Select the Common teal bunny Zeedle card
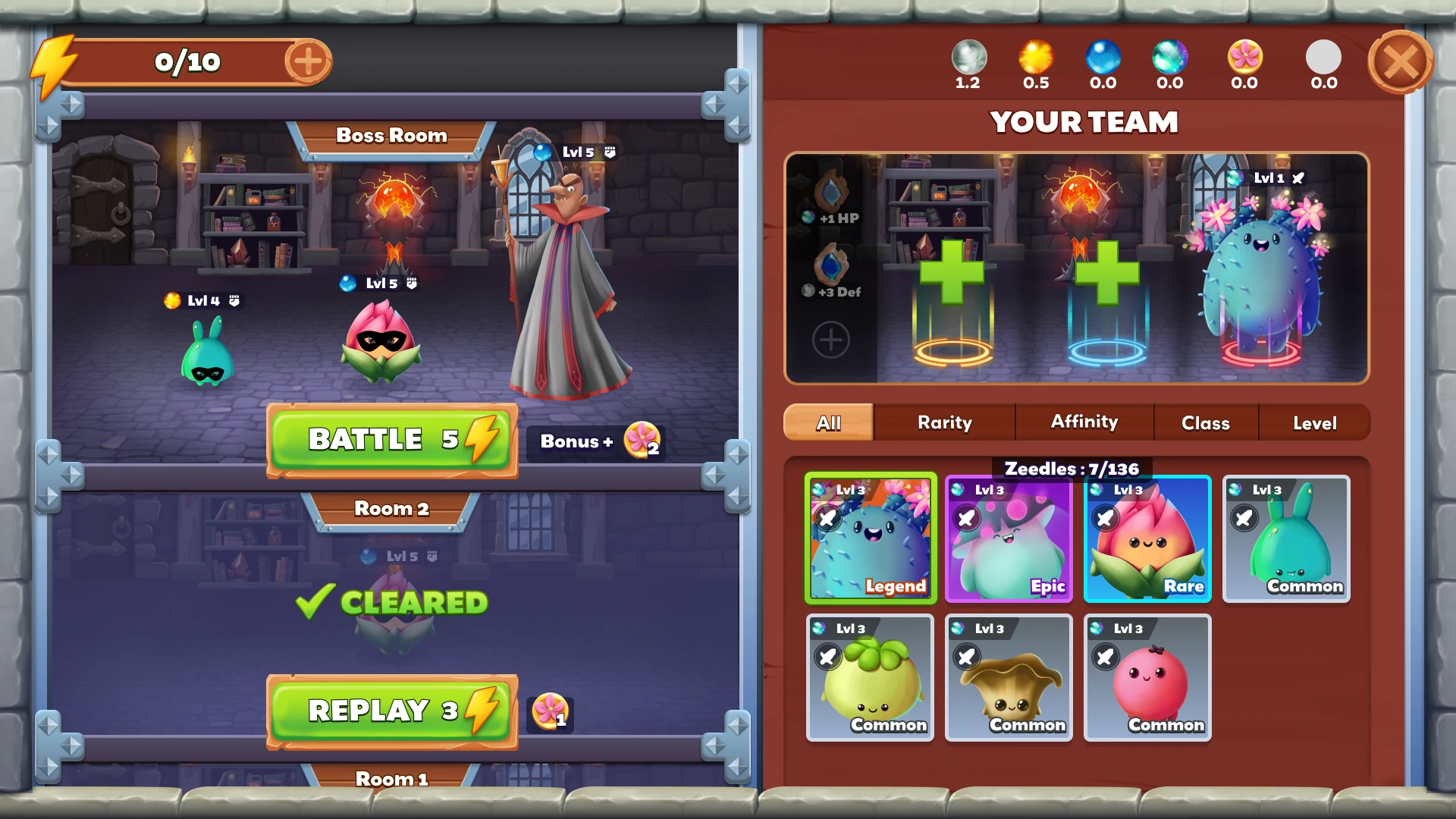This screenshot has width=1456, height=819. [x=1286, y=538]
